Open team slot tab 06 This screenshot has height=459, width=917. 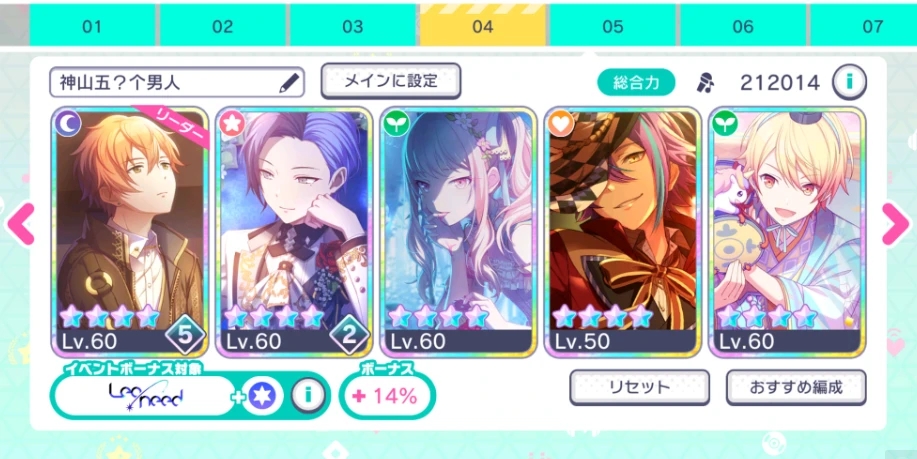742,26
